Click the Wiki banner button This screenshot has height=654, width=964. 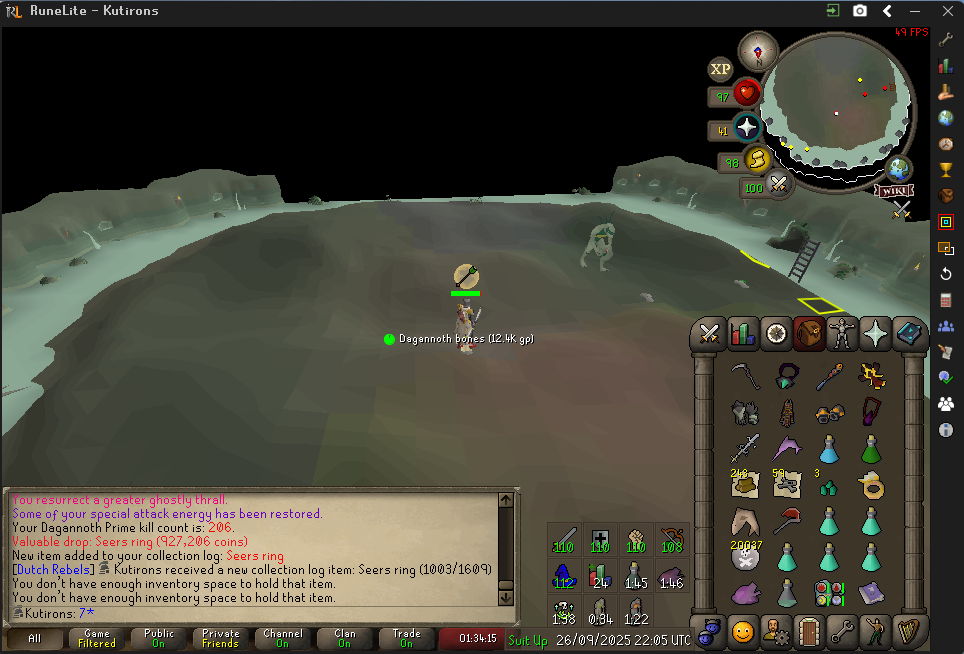(893, 190)
